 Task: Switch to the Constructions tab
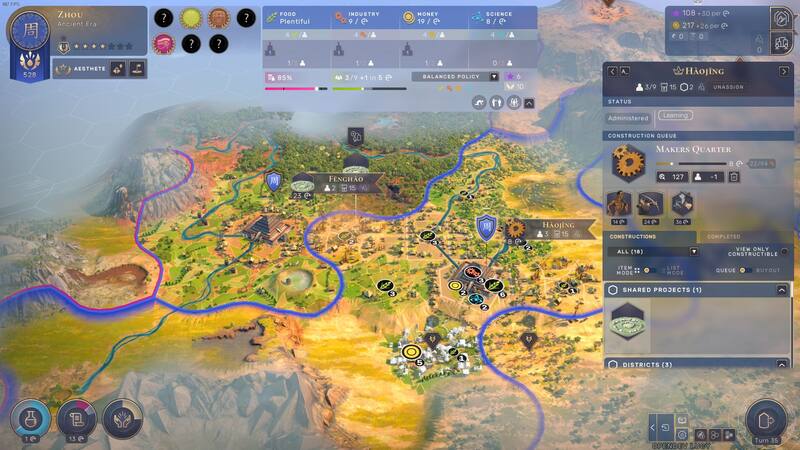(x=632, y=236)
